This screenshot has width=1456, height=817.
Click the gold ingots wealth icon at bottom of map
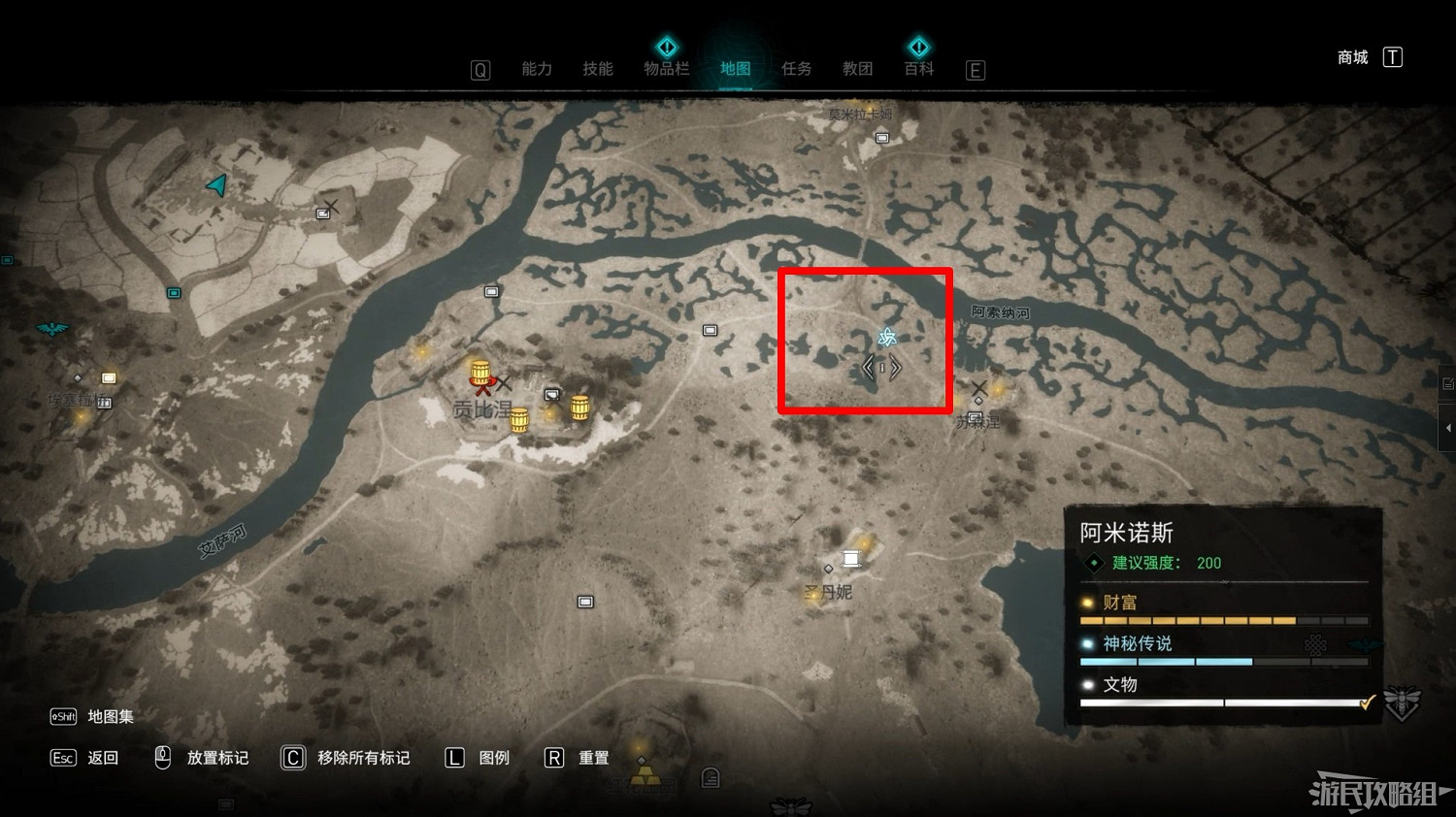[647, 776]
